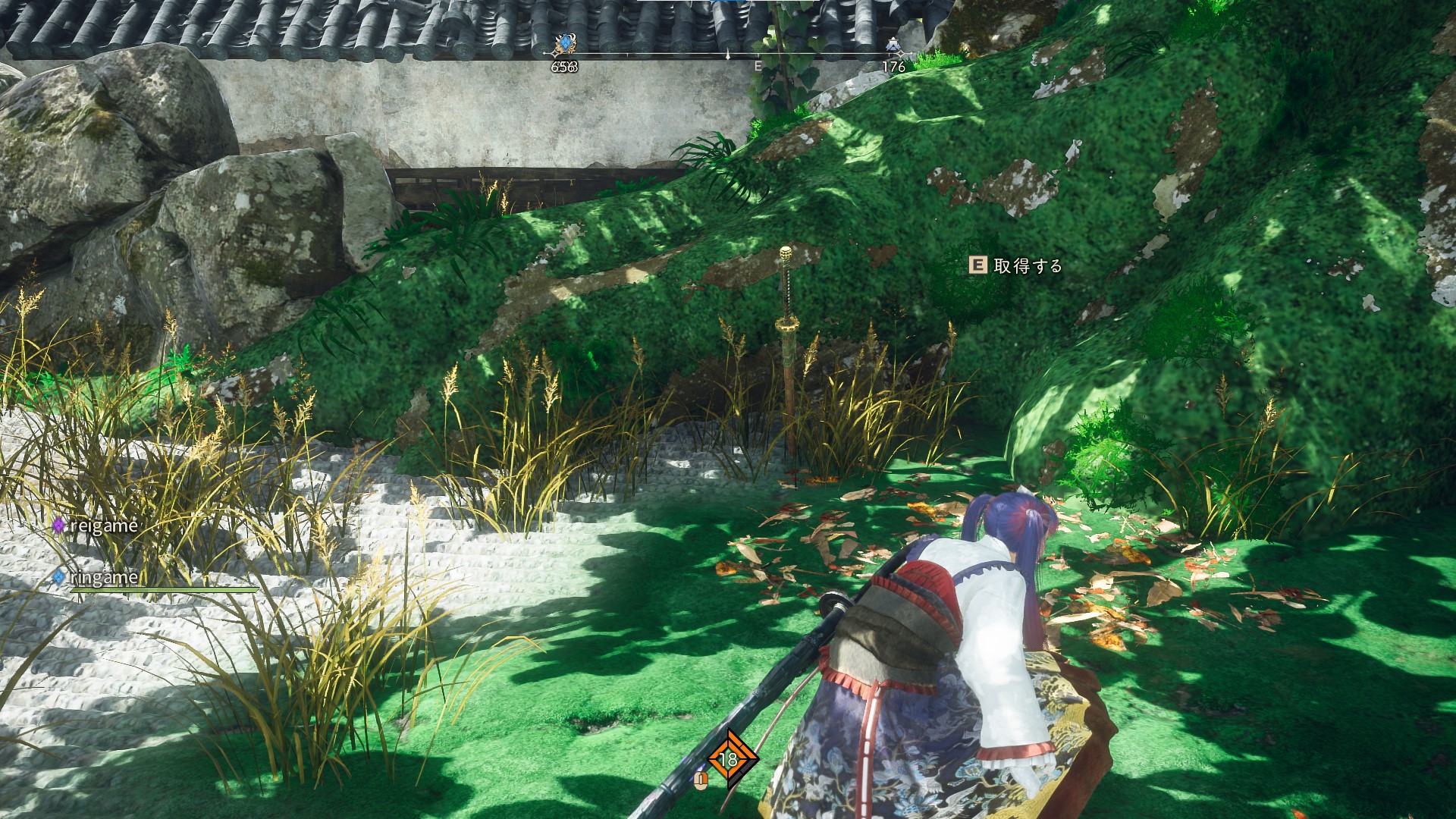Click the blue diamond compass marker

(564, 45)
